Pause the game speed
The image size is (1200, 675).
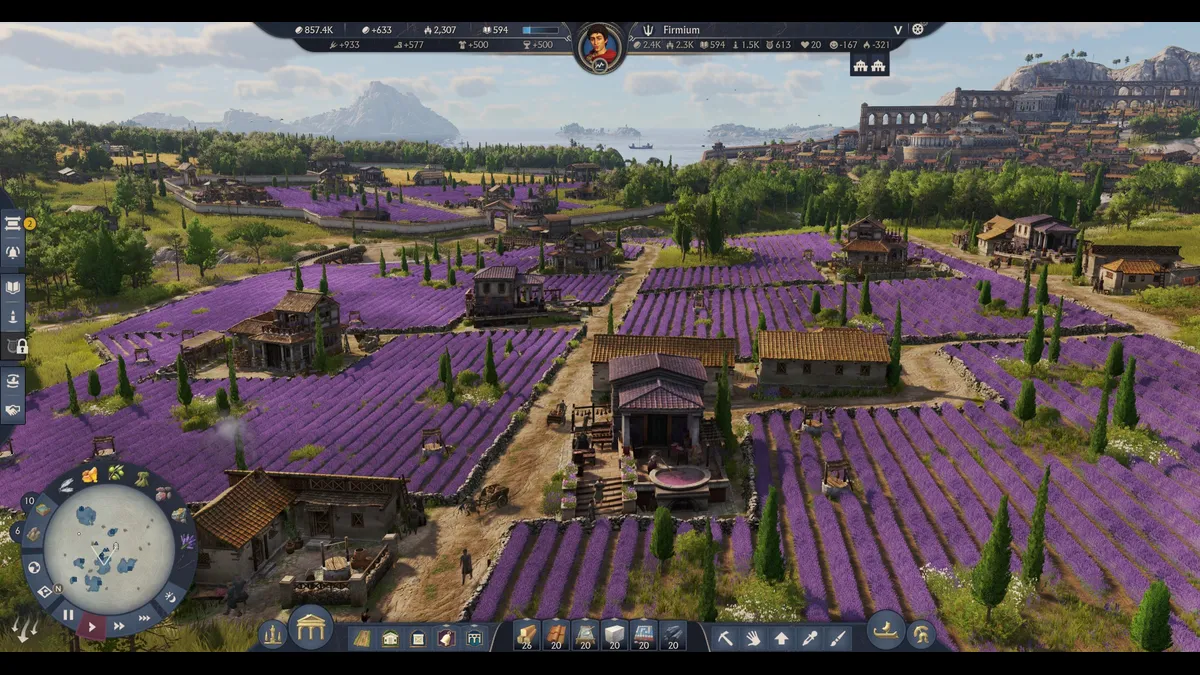coord(68,614)
